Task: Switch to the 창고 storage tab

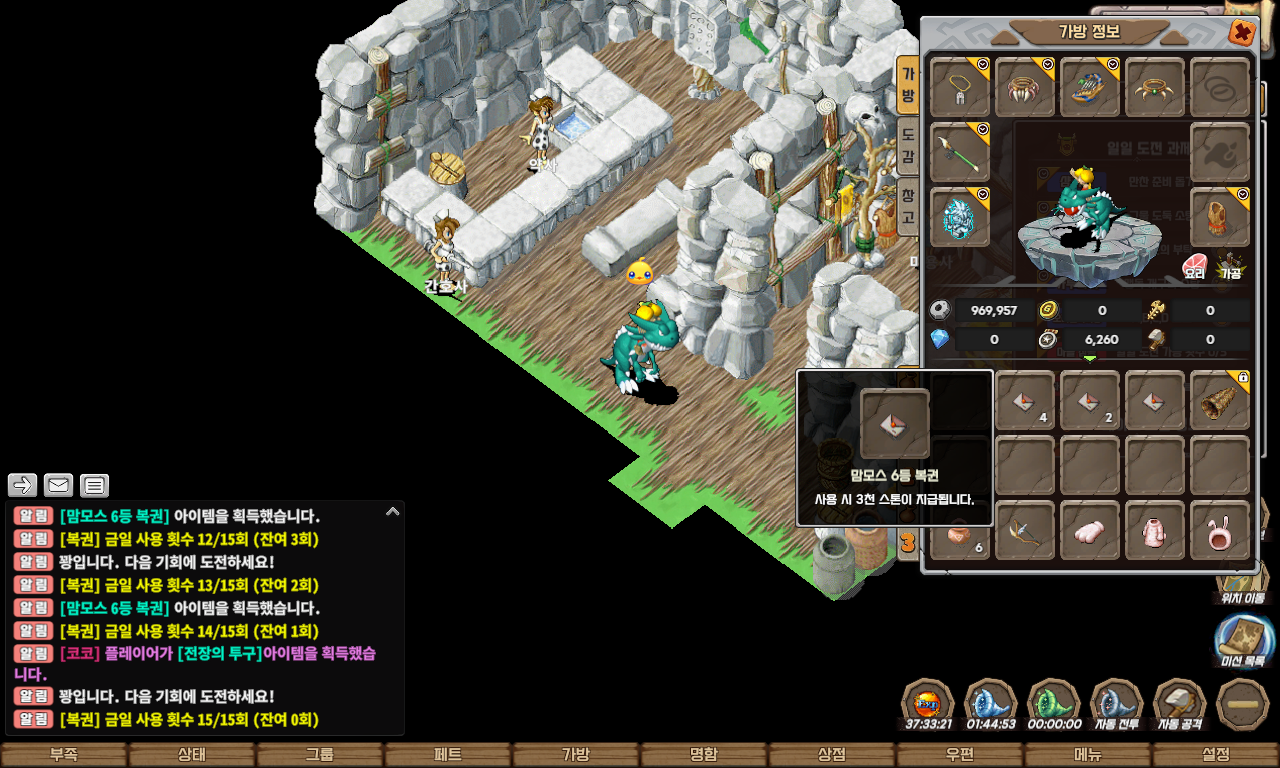Action: [908, 205]
